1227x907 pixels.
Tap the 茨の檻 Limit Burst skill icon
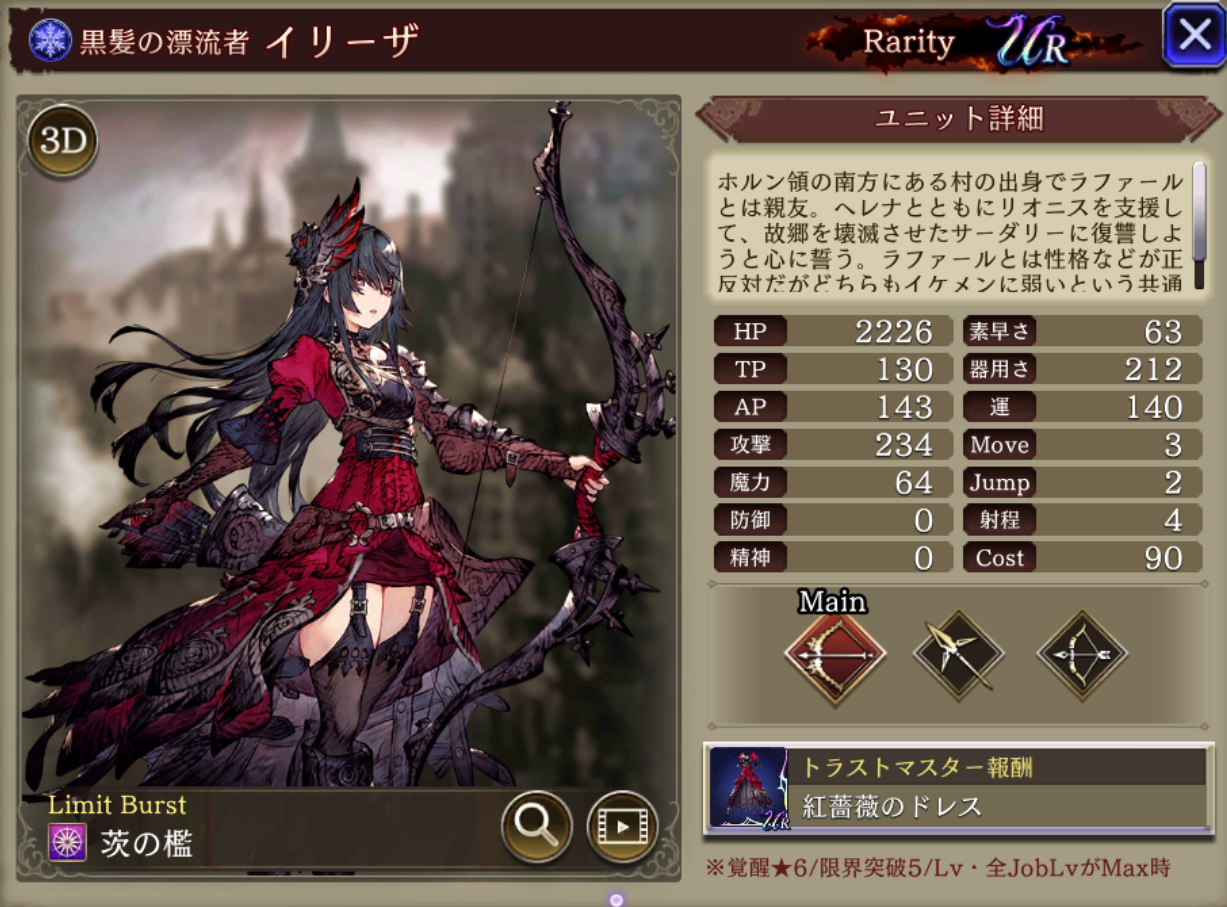pyautogui.click(x=67, y=843)
